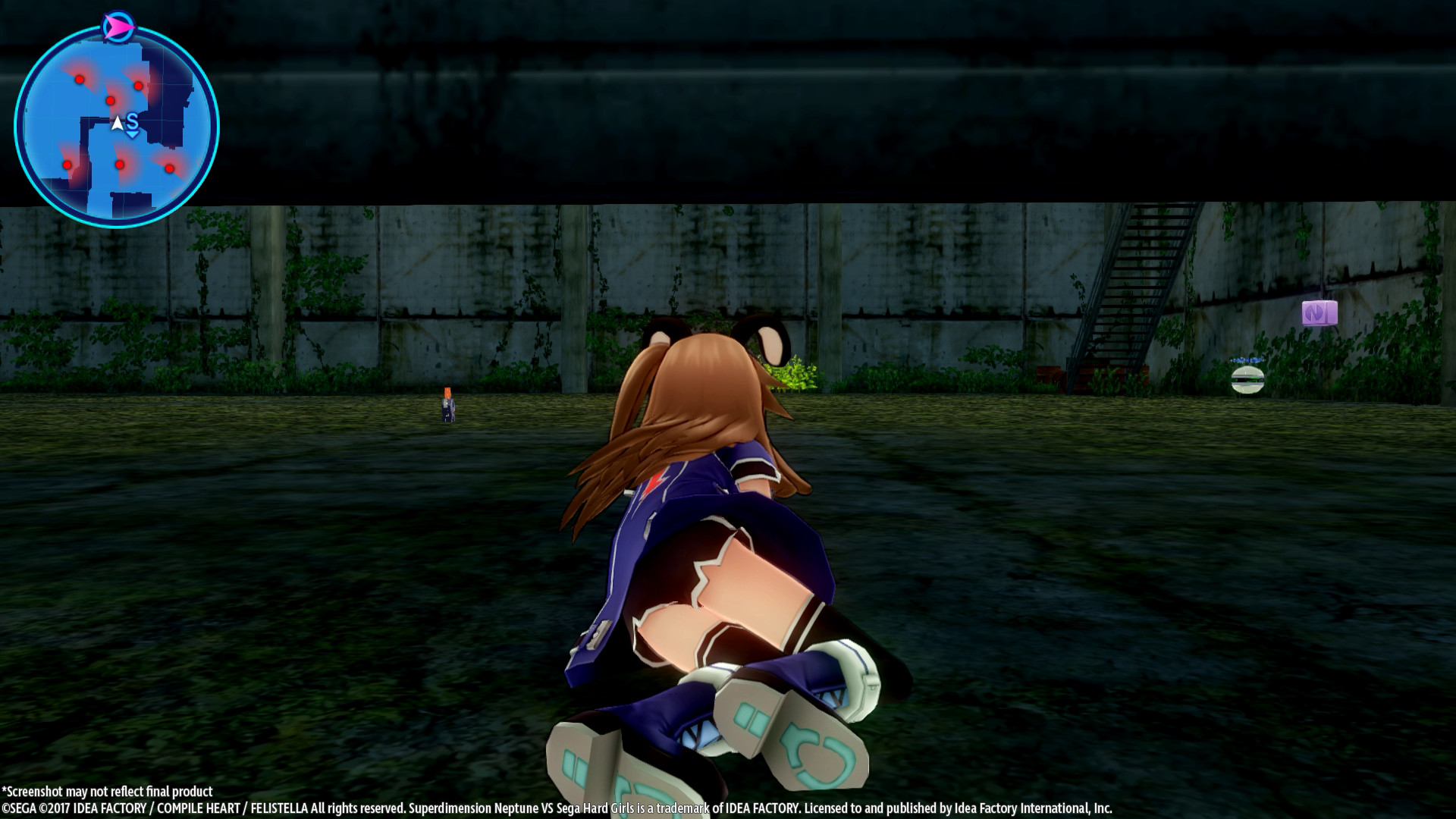1456x819 pixels.
Task: Toggle the blue chevron below the S marker
Action: point(132,134)
